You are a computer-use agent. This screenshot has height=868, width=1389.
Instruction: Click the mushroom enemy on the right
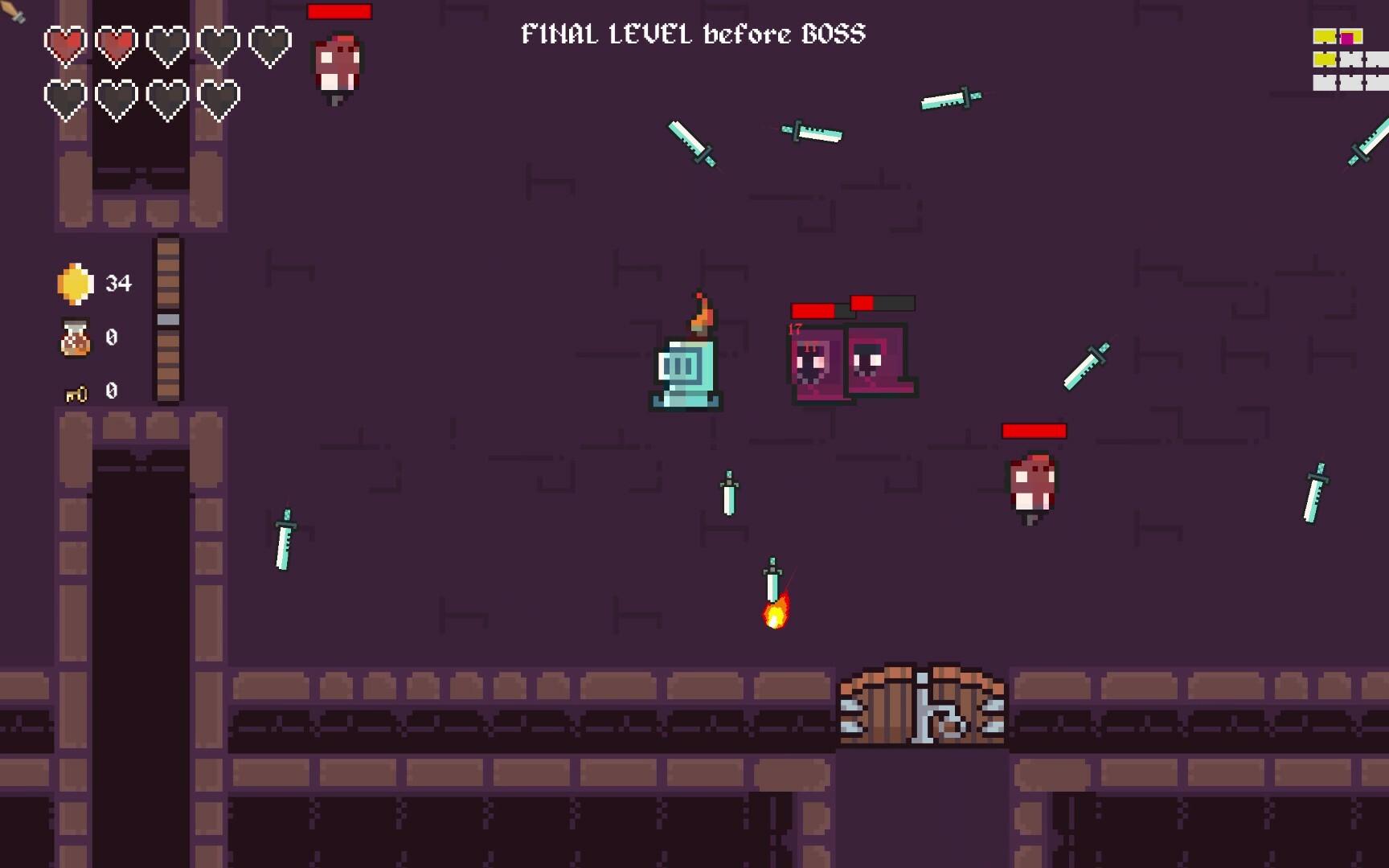tap(1032, 484)
